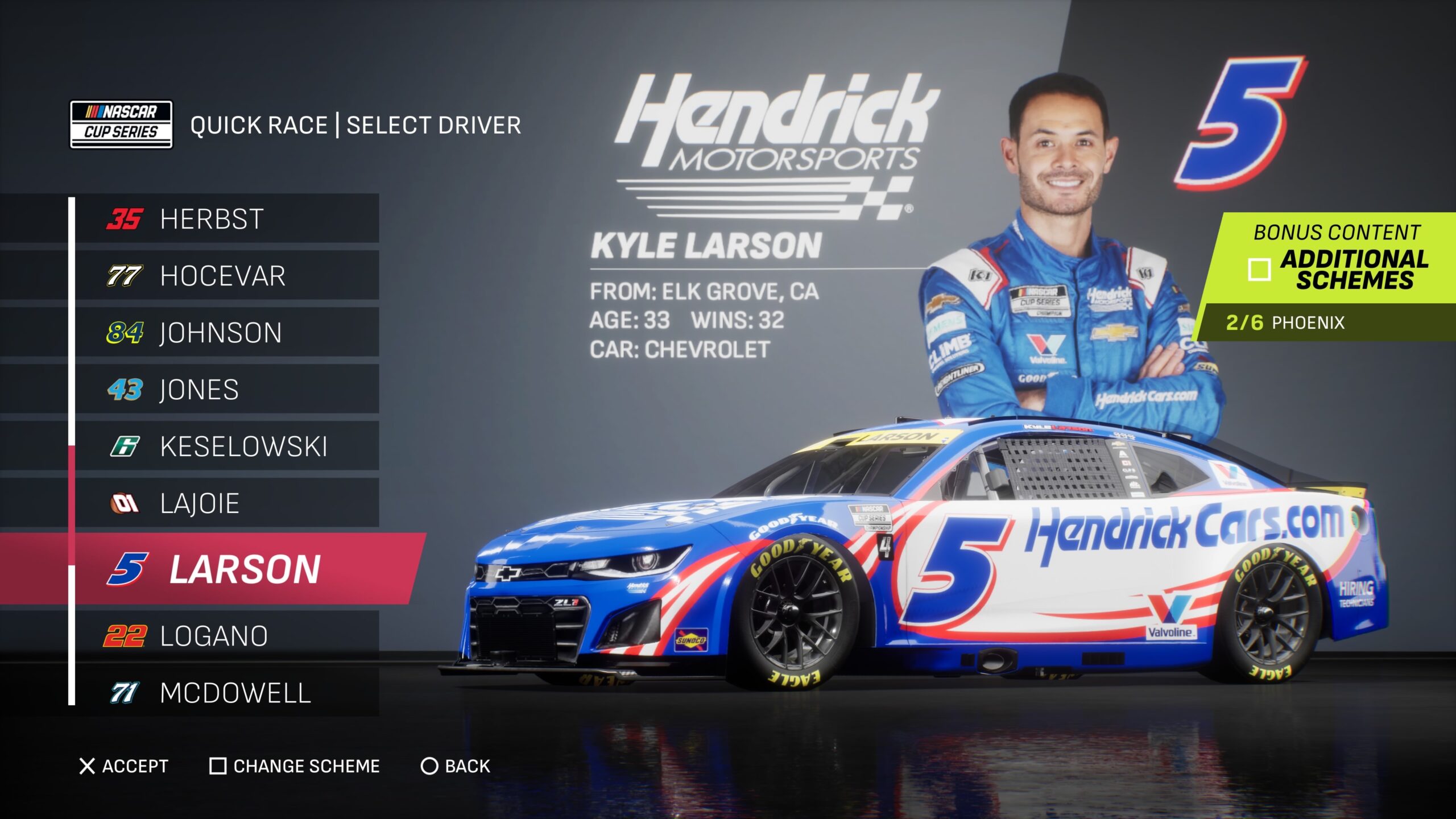Choose Keselowski as your driver
The width and height of the screenshot is (1456, 819).
point(226,446)
